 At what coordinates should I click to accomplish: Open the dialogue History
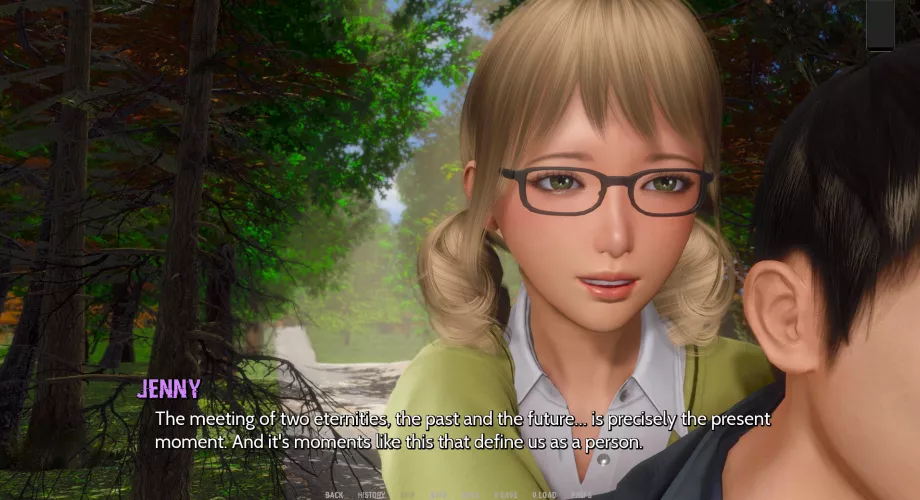click(371, 495)
